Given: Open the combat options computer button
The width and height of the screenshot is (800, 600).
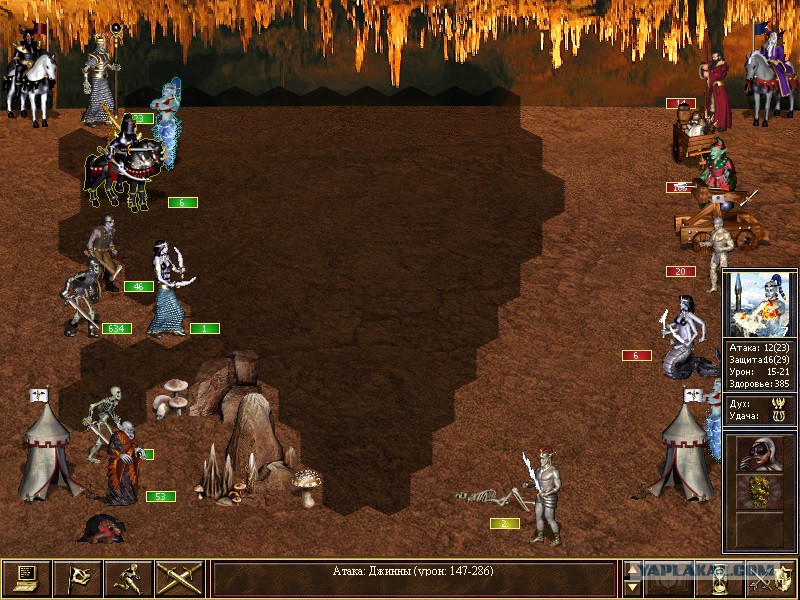Looking at the screenshot, I should pyautogui.click(x=26, y=579).
